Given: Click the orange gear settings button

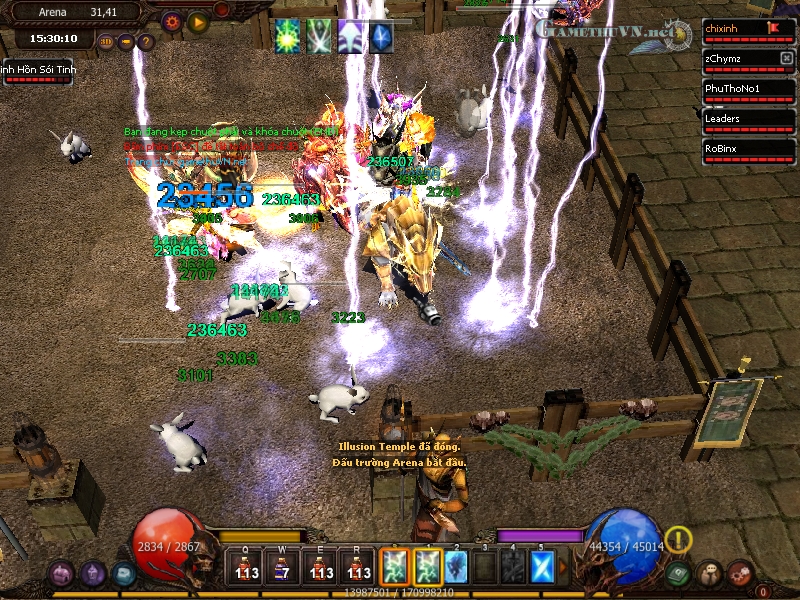Looking at the screenshot, I should [172, 20].
